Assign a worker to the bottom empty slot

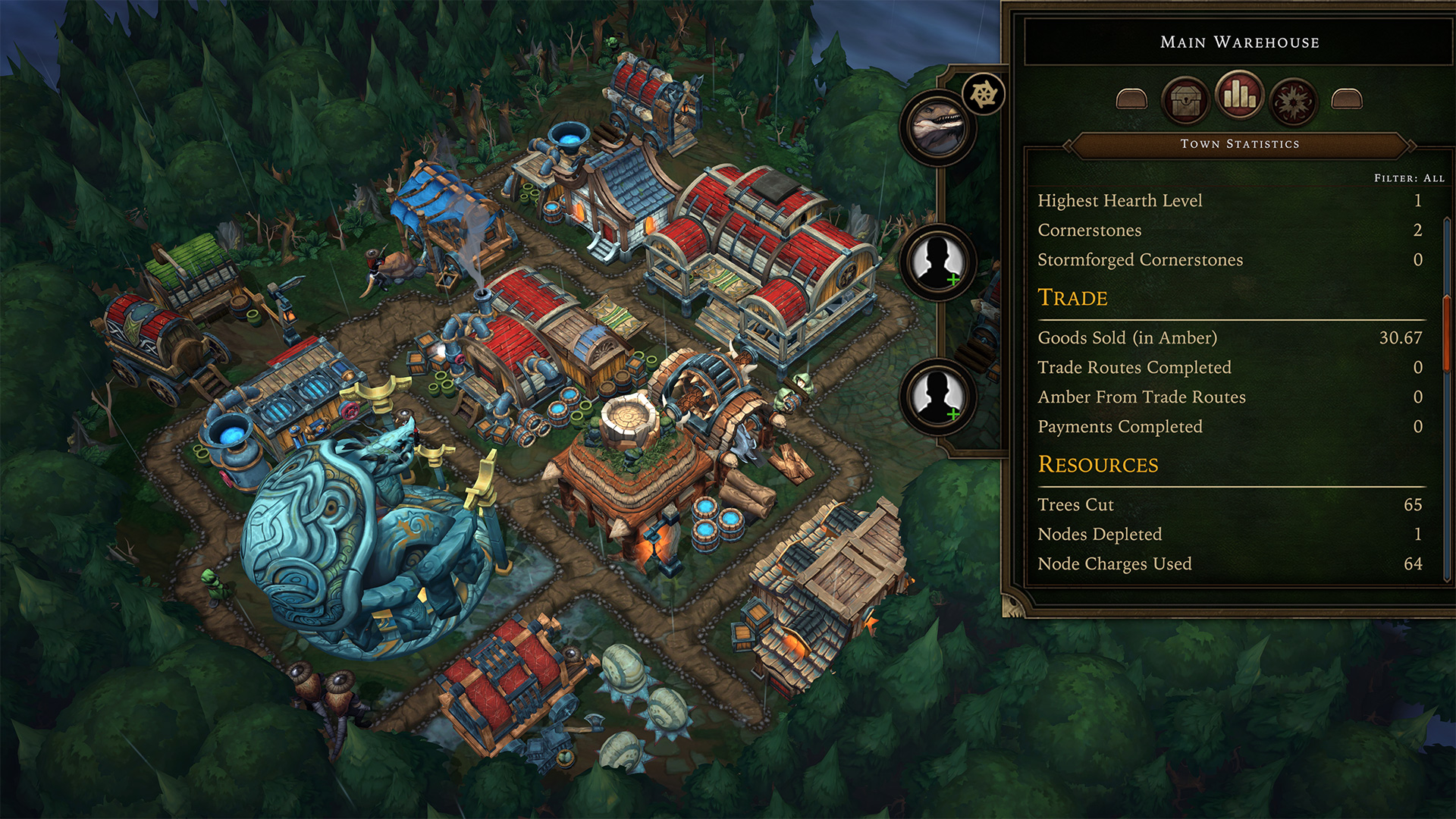point(938,396)
